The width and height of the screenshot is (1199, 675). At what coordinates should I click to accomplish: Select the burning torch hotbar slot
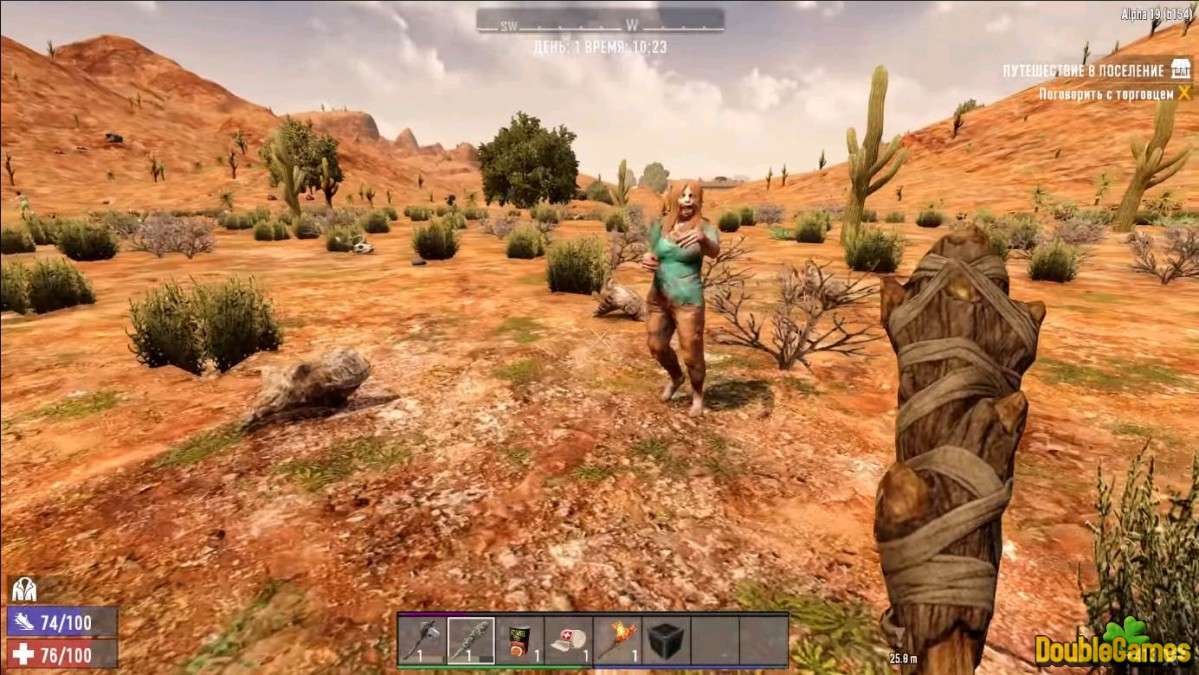[617, 640]
